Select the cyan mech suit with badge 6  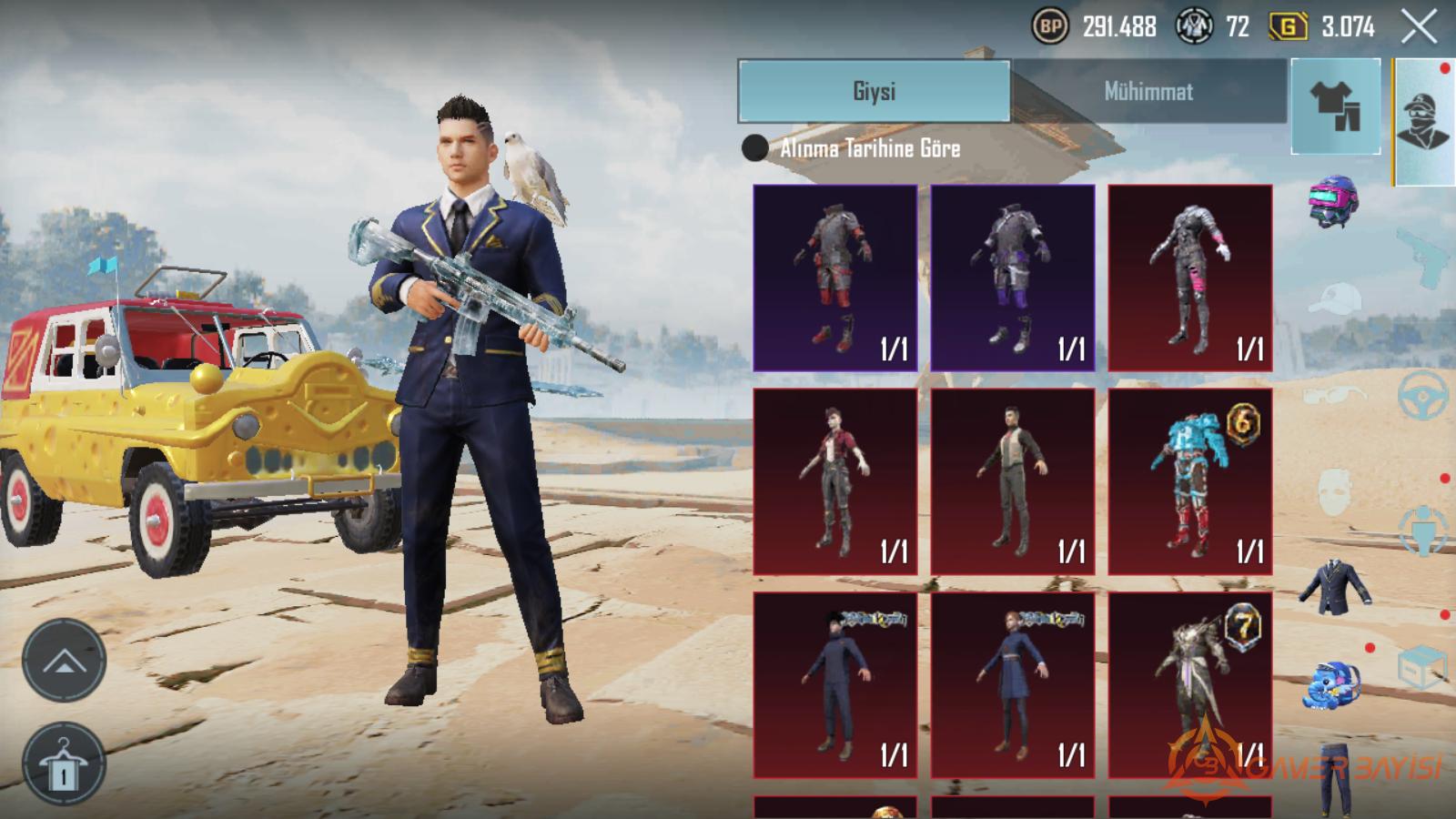click(x=1190, y=482)
